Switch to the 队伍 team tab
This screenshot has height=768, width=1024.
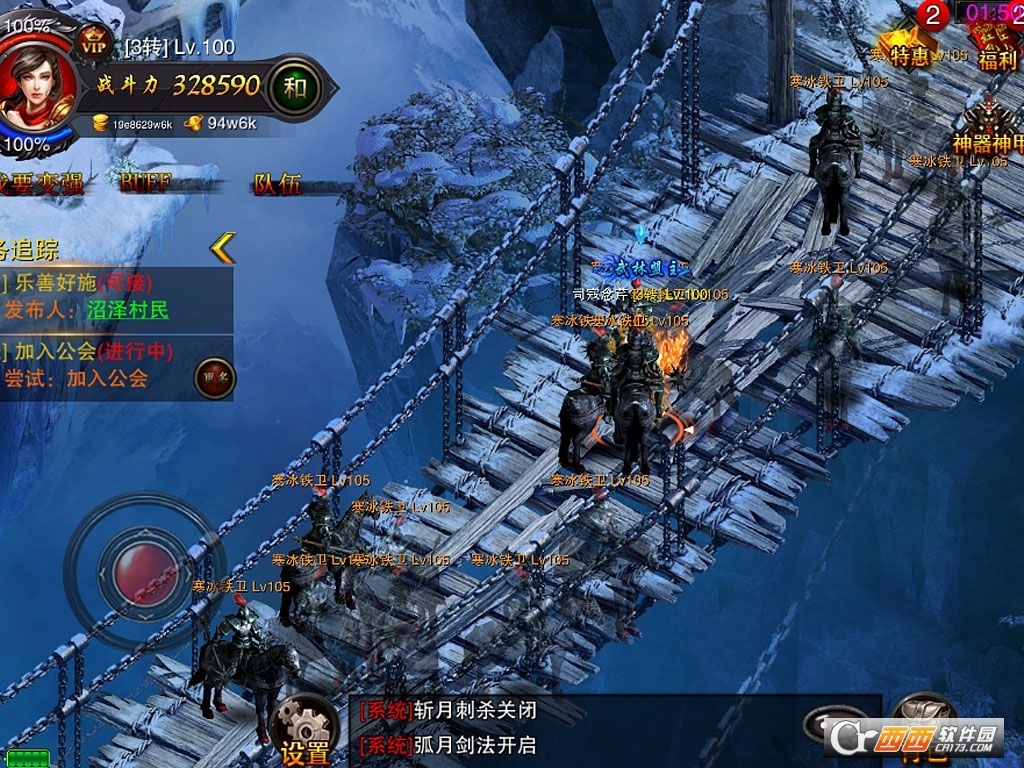tap(277, 183)
